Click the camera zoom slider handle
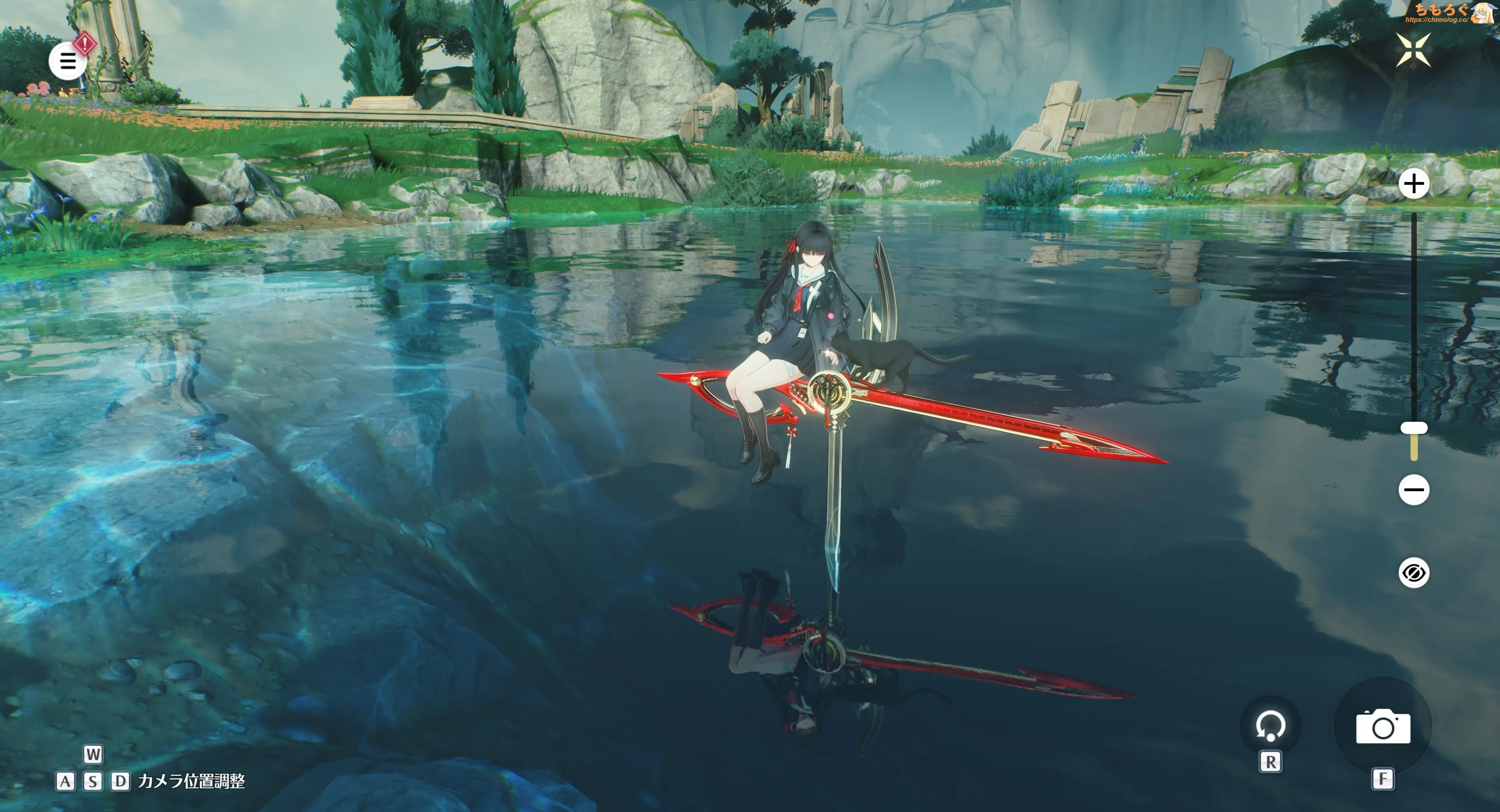This screenshot has width=1500, height=812. pyautogui.click(x=1414, y=429)
